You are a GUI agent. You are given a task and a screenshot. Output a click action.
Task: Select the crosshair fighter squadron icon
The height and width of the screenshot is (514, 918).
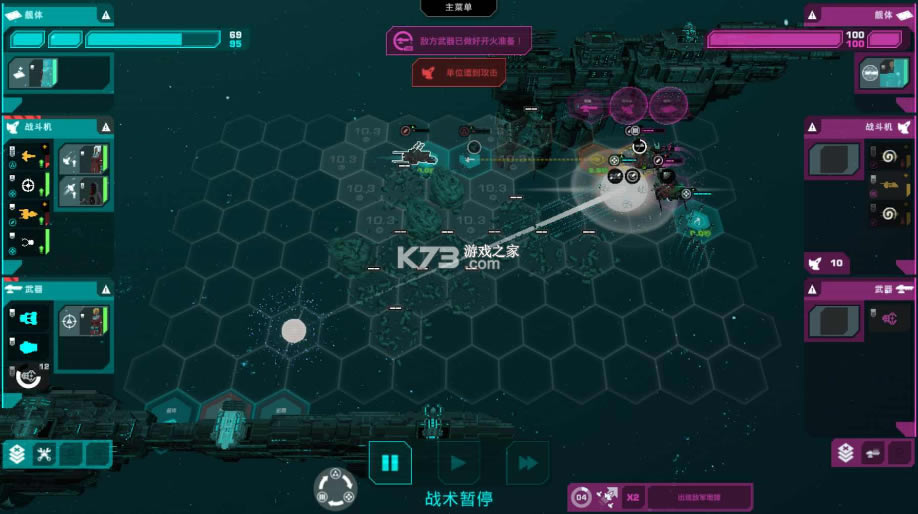28,185
